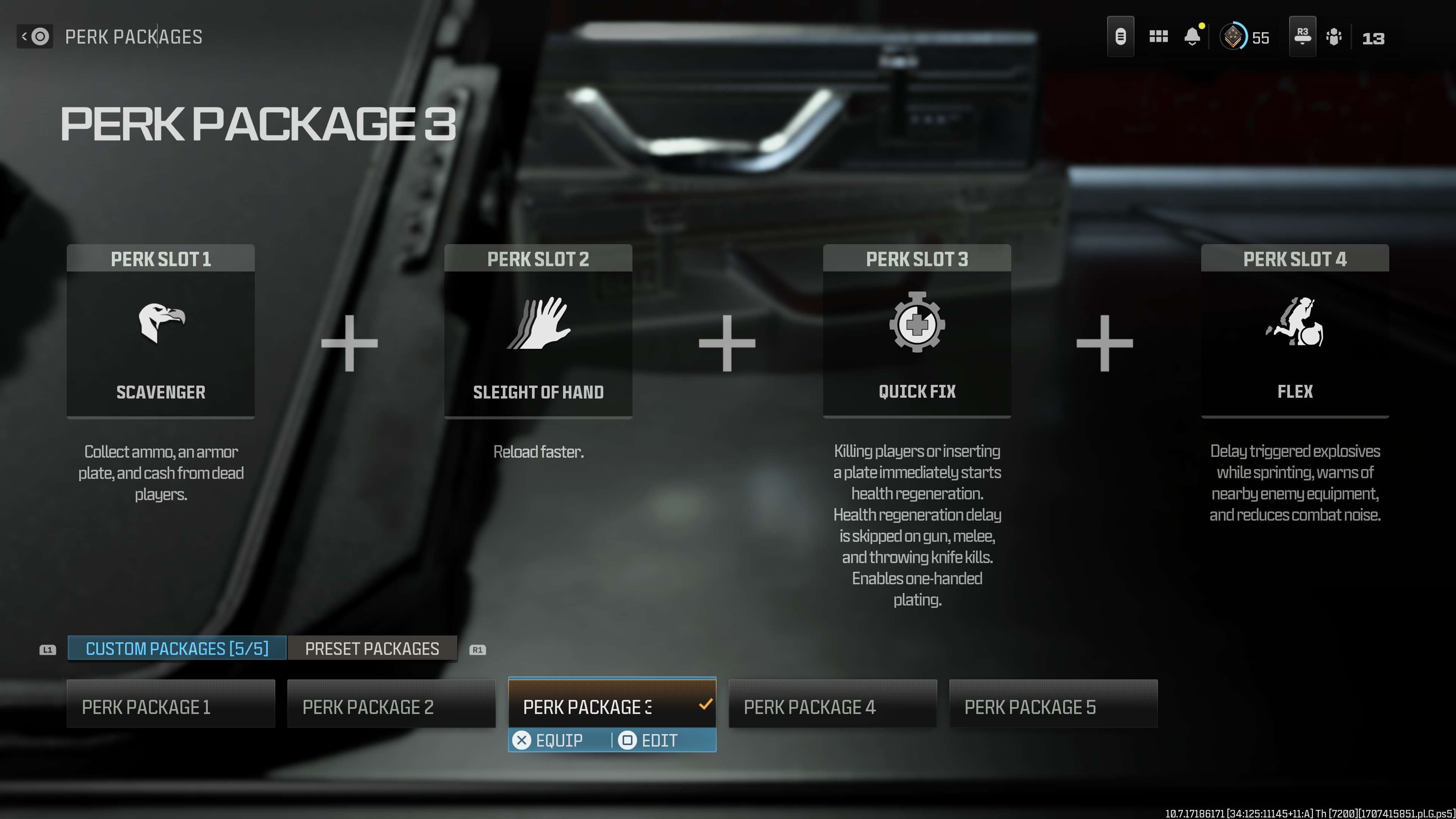1456x819 pixels.
Task: Go back from Perk Packages screen
Action: (x=35, y=37)
